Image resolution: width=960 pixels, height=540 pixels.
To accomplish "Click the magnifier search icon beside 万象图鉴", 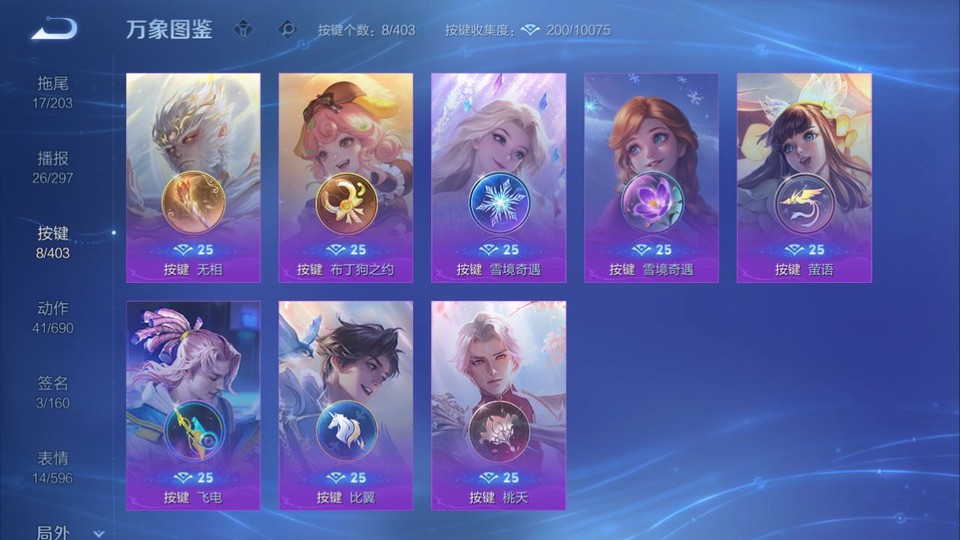I will click(288, 29).
